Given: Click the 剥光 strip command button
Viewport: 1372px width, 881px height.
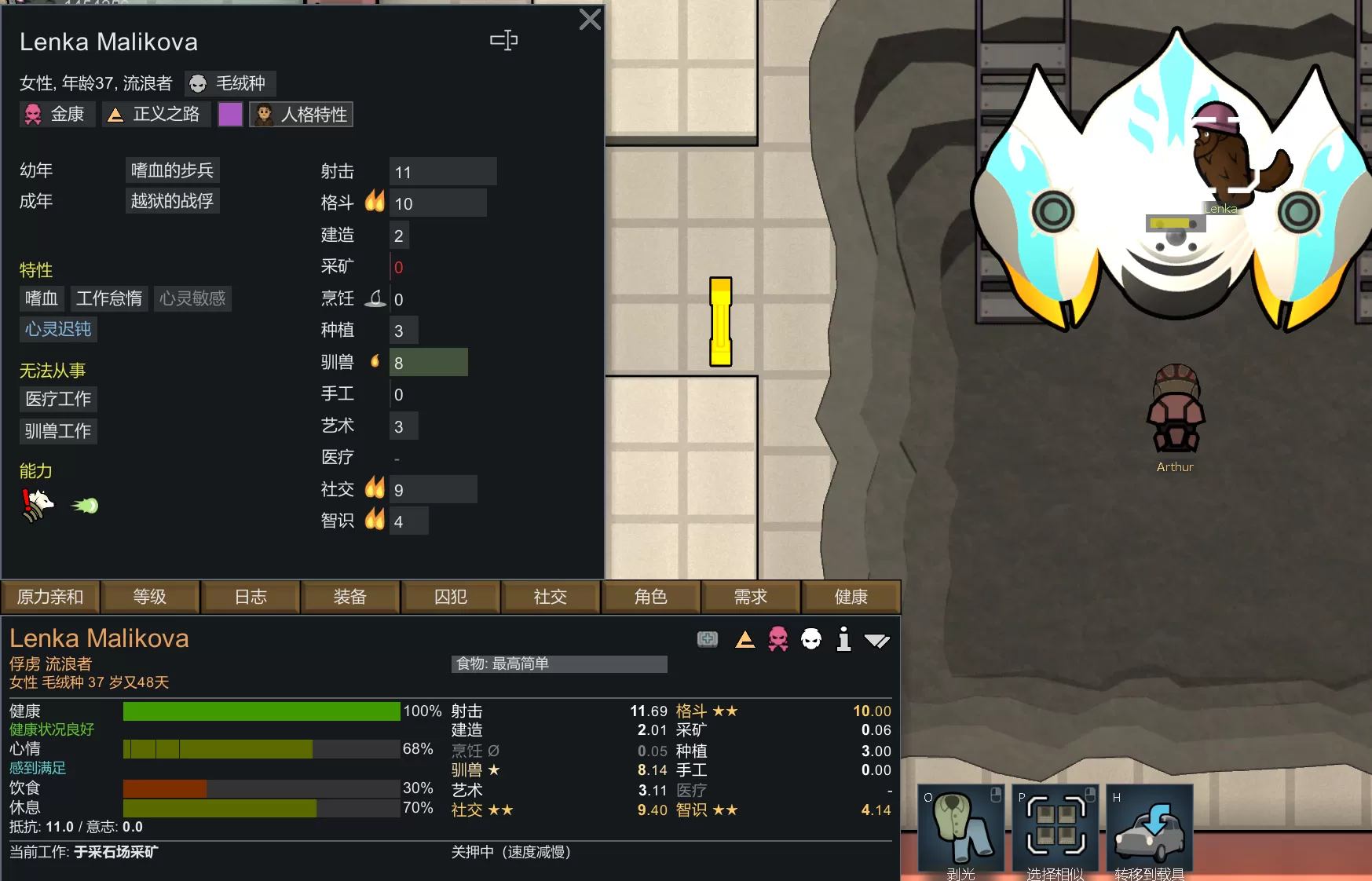Looking at the screenshot, I should 961,828.
